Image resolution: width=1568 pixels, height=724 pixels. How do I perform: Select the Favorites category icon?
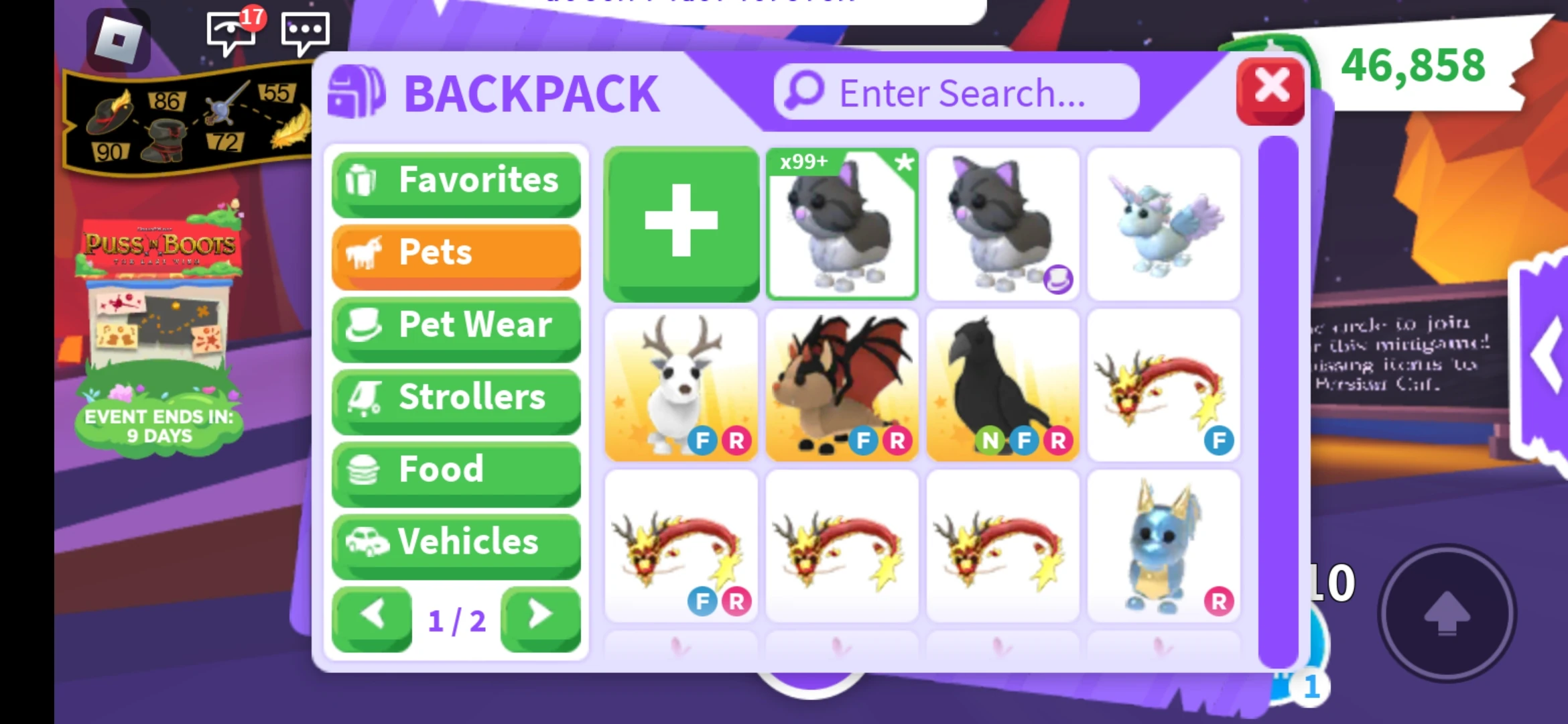tap(361, 180)
